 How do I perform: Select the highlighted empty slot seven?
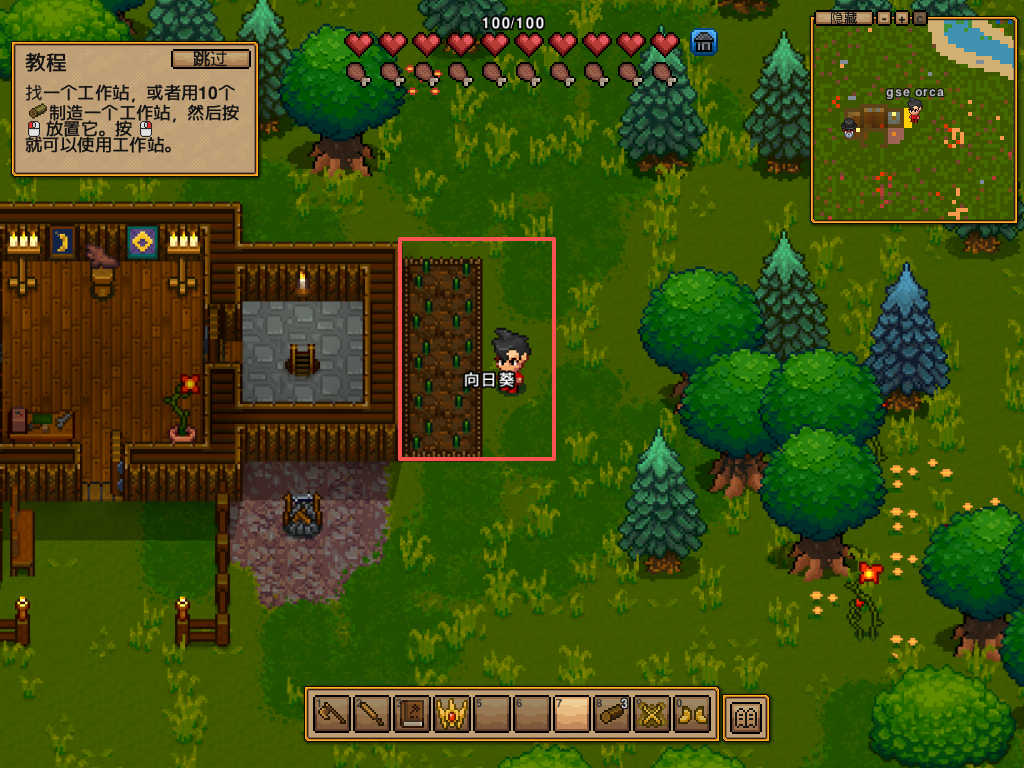(x=571, y=715)
